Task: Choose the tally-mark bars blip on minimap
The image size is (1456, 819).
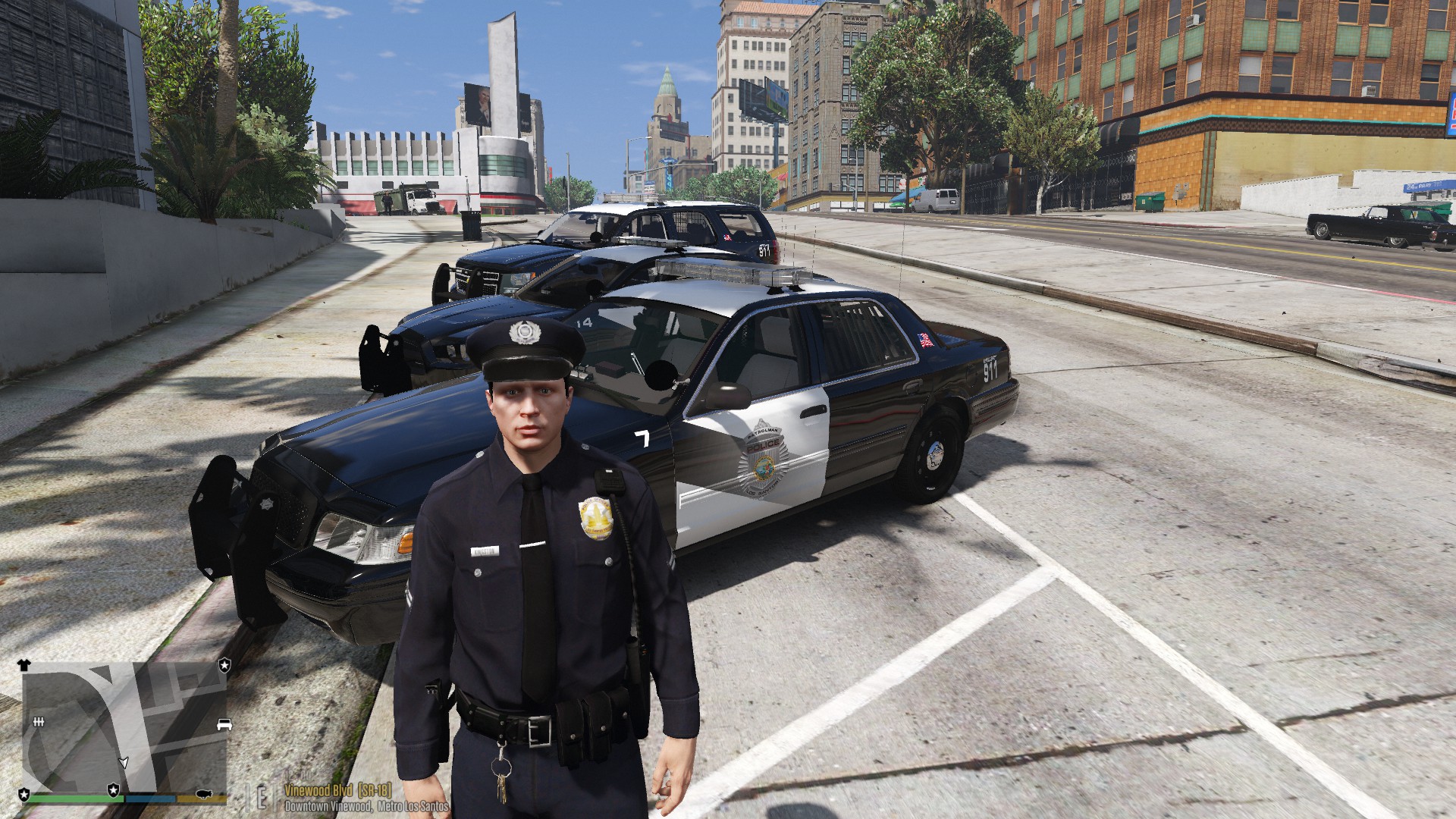Action: [x=39, y=721]
